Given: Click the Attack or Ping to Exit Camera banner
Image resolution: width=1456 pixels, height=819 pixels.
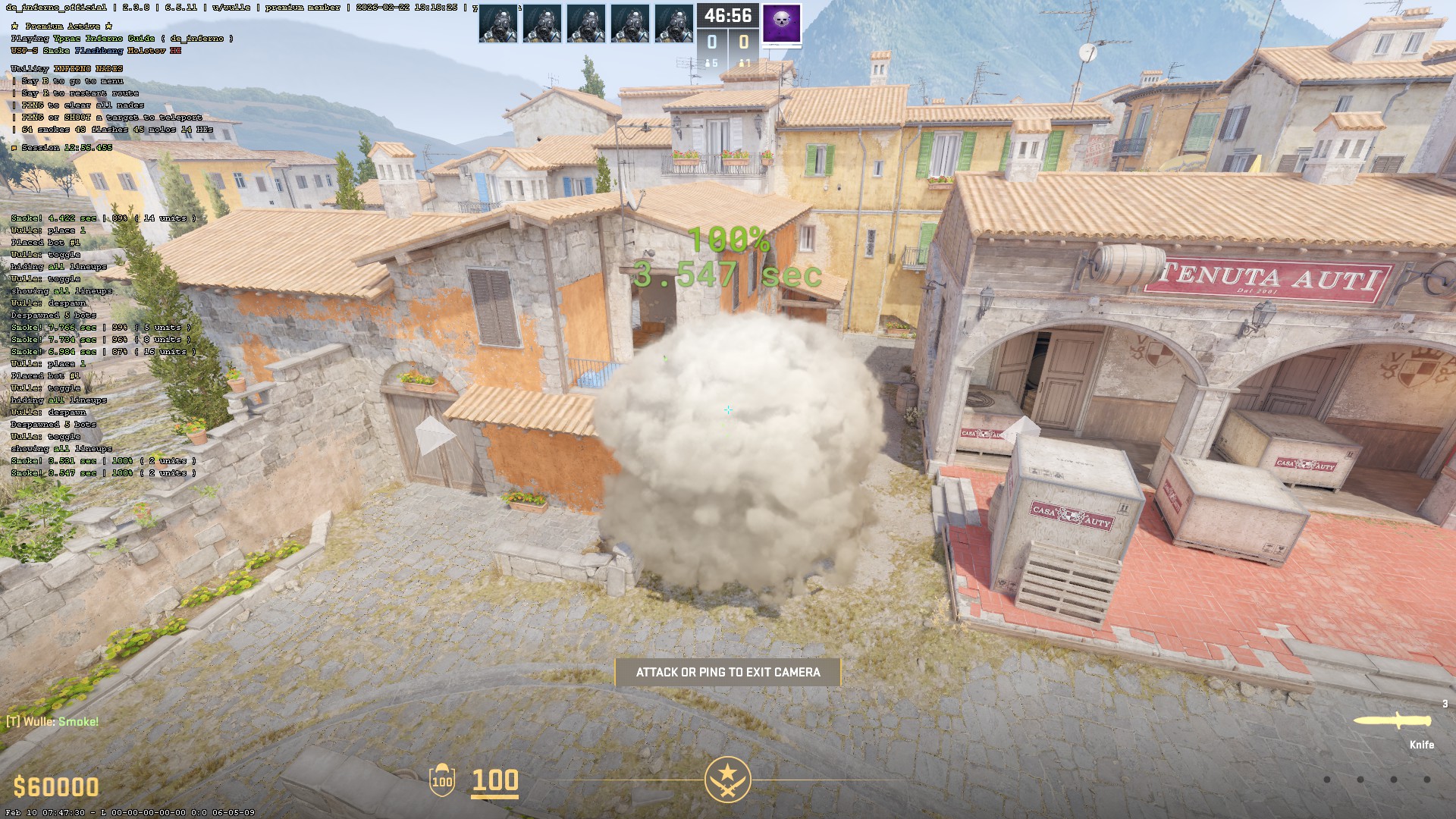Looking at the screenshot, I should 727,672.
